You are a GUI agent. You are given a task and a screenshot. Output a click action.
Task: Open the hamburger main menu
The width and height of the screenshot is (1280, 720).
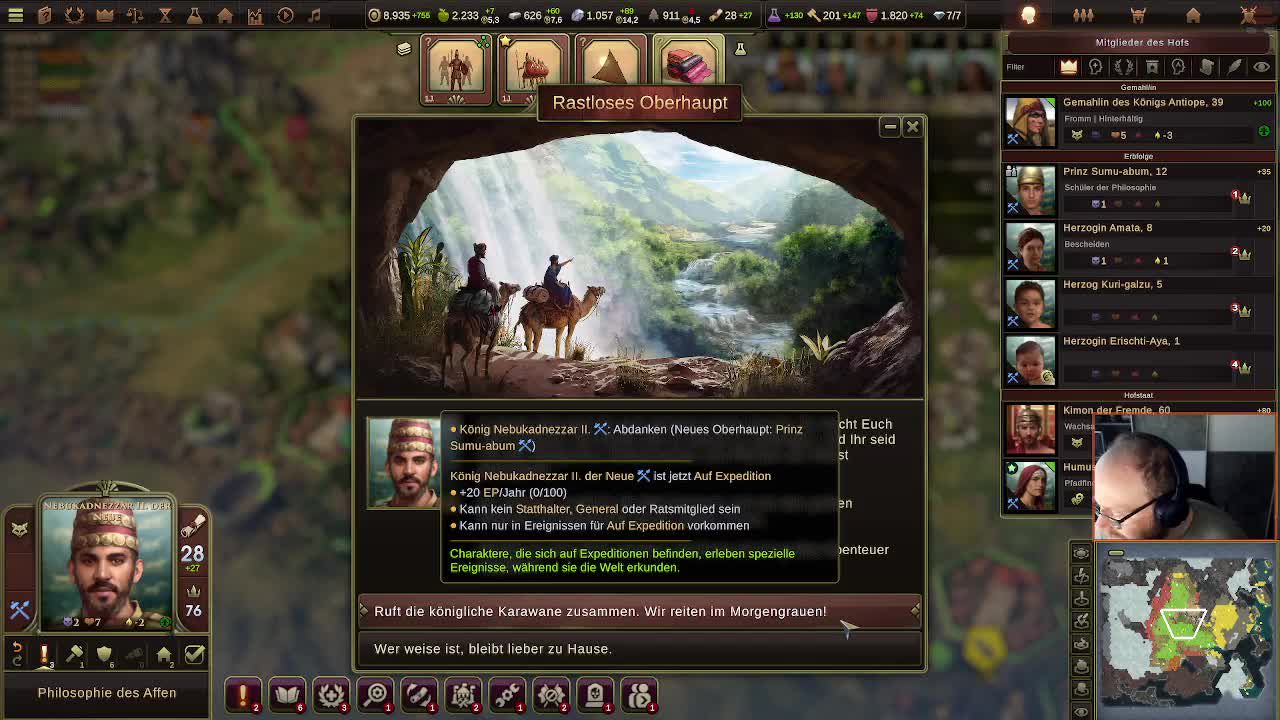pyautogui.click(x=15, y=15)
